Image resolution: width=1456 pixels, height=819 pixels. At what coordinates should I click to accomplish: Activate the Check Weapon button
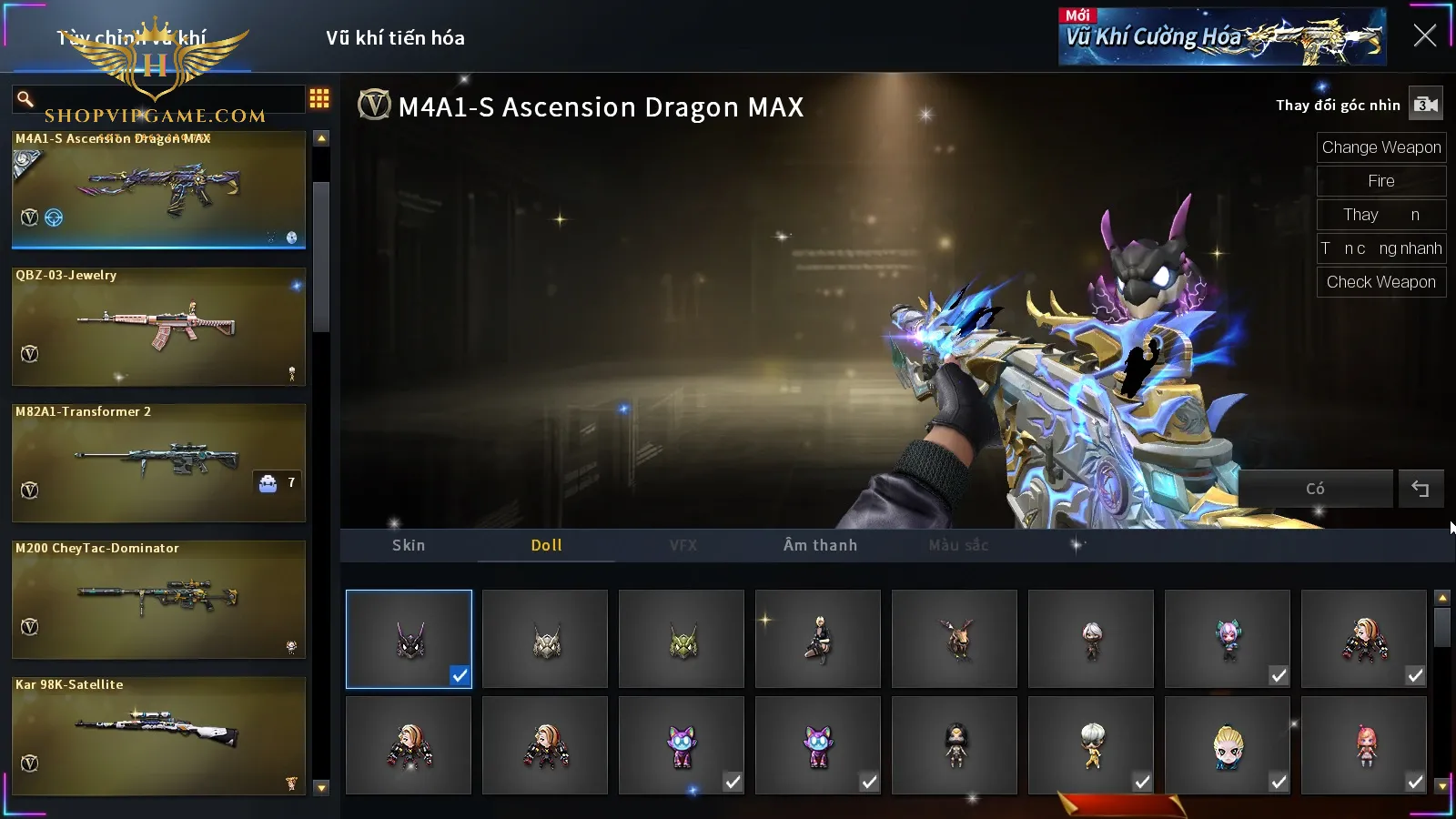coord(1380,282)
